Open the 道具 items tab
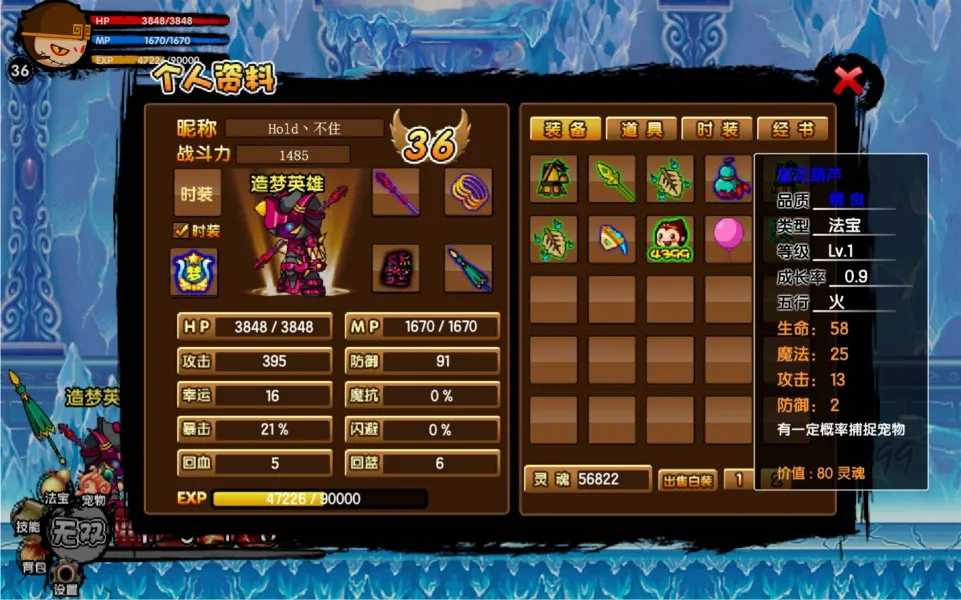 (x=641, y=129)
